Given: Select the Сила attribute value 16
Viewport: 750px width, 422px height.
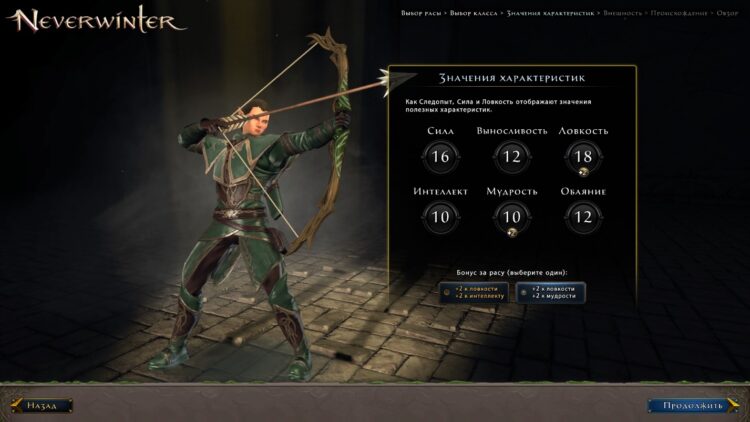Looking at the screenshot, I should point(440,156).
